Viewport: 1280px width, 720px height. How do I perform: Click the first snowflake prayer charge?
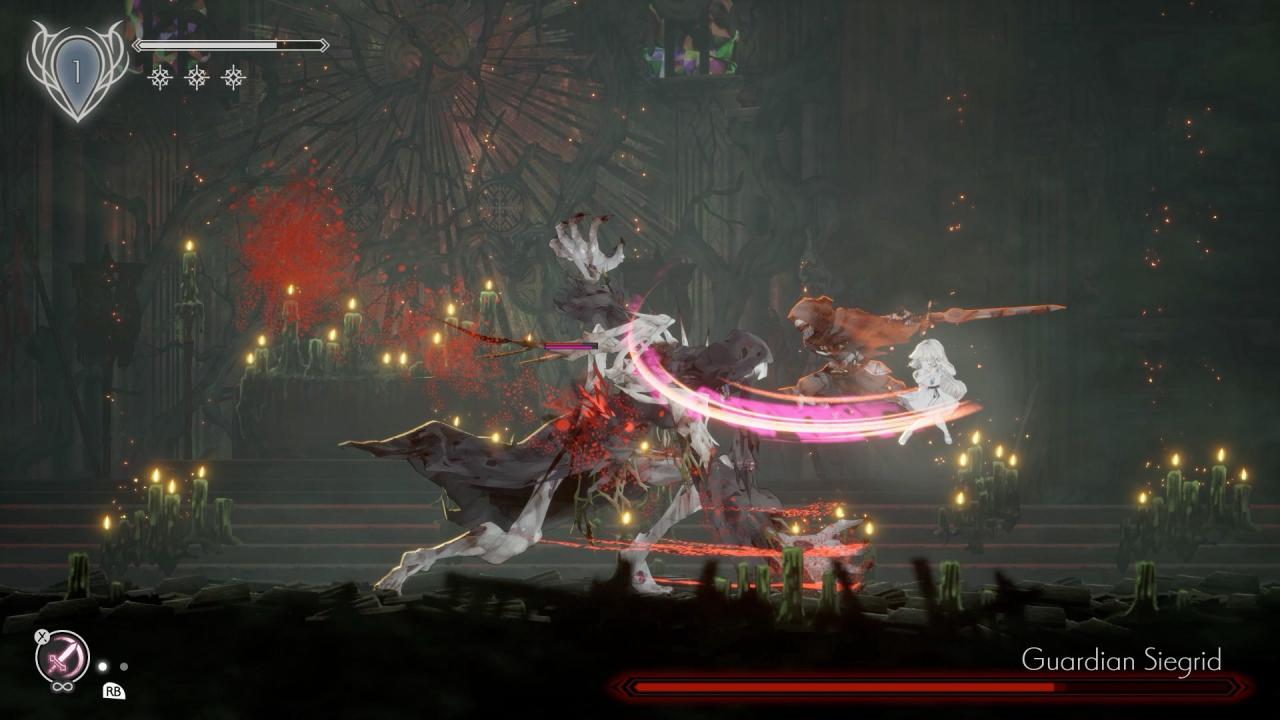tap(160, 79)
